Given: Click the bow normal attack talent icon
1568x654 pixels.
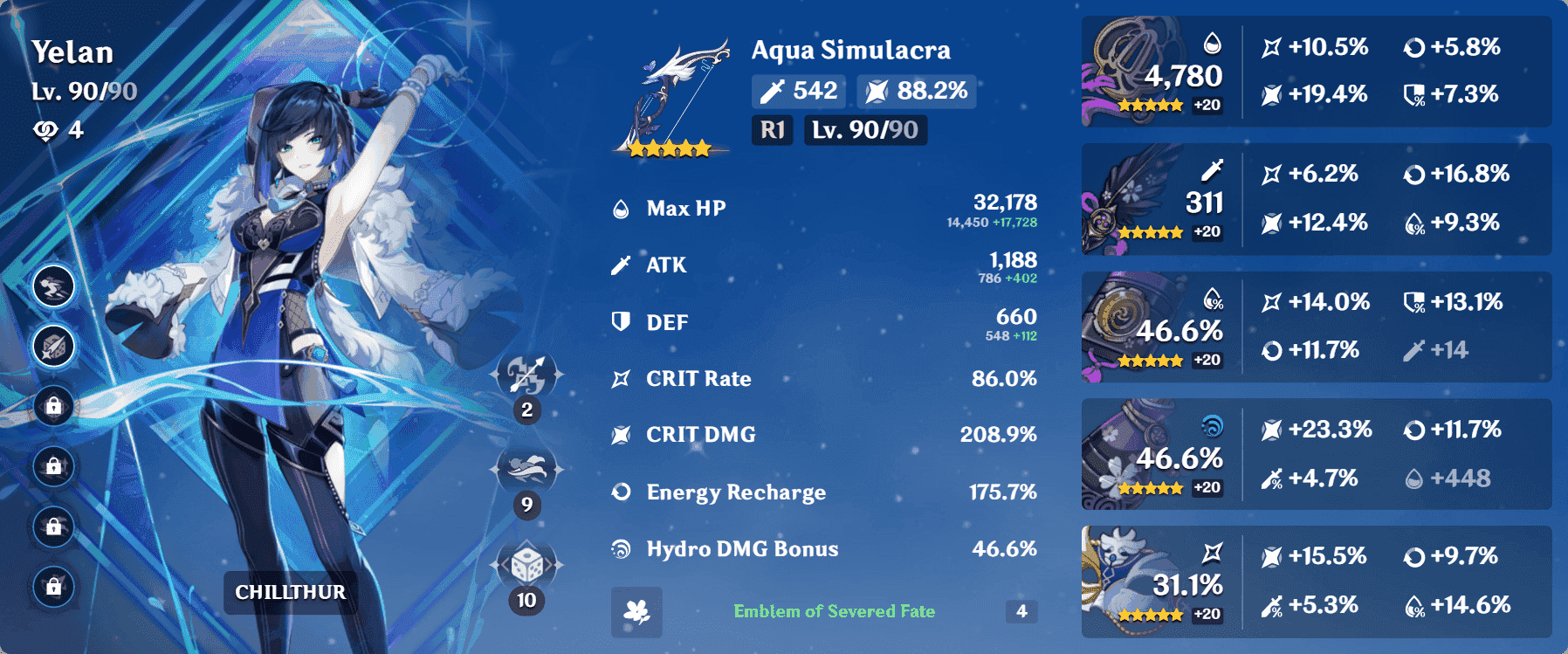Looking at the screenshot, I should [x=526, y=376].
